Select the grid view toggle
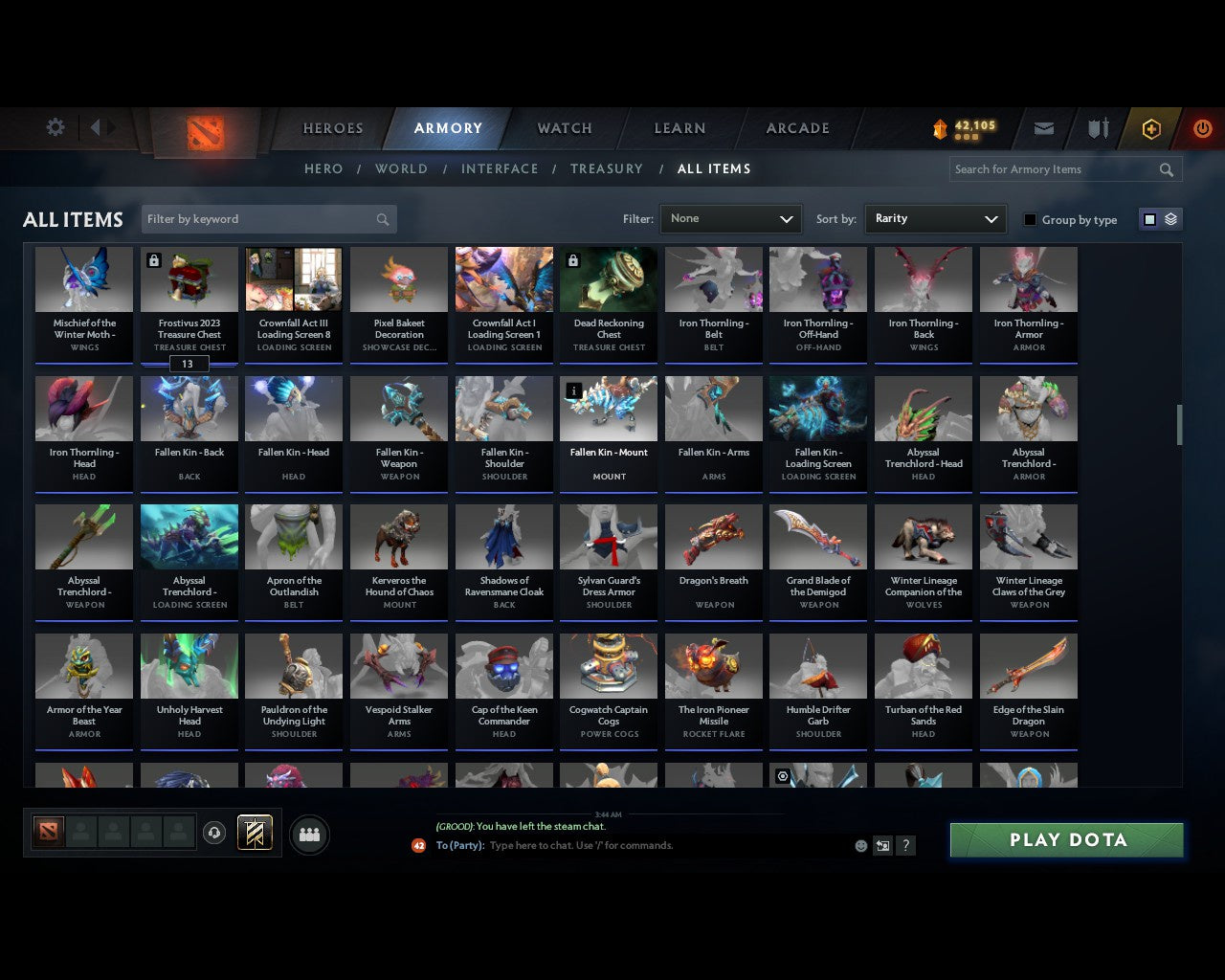Screen dimensions: 1225x980 (1150, 218)
